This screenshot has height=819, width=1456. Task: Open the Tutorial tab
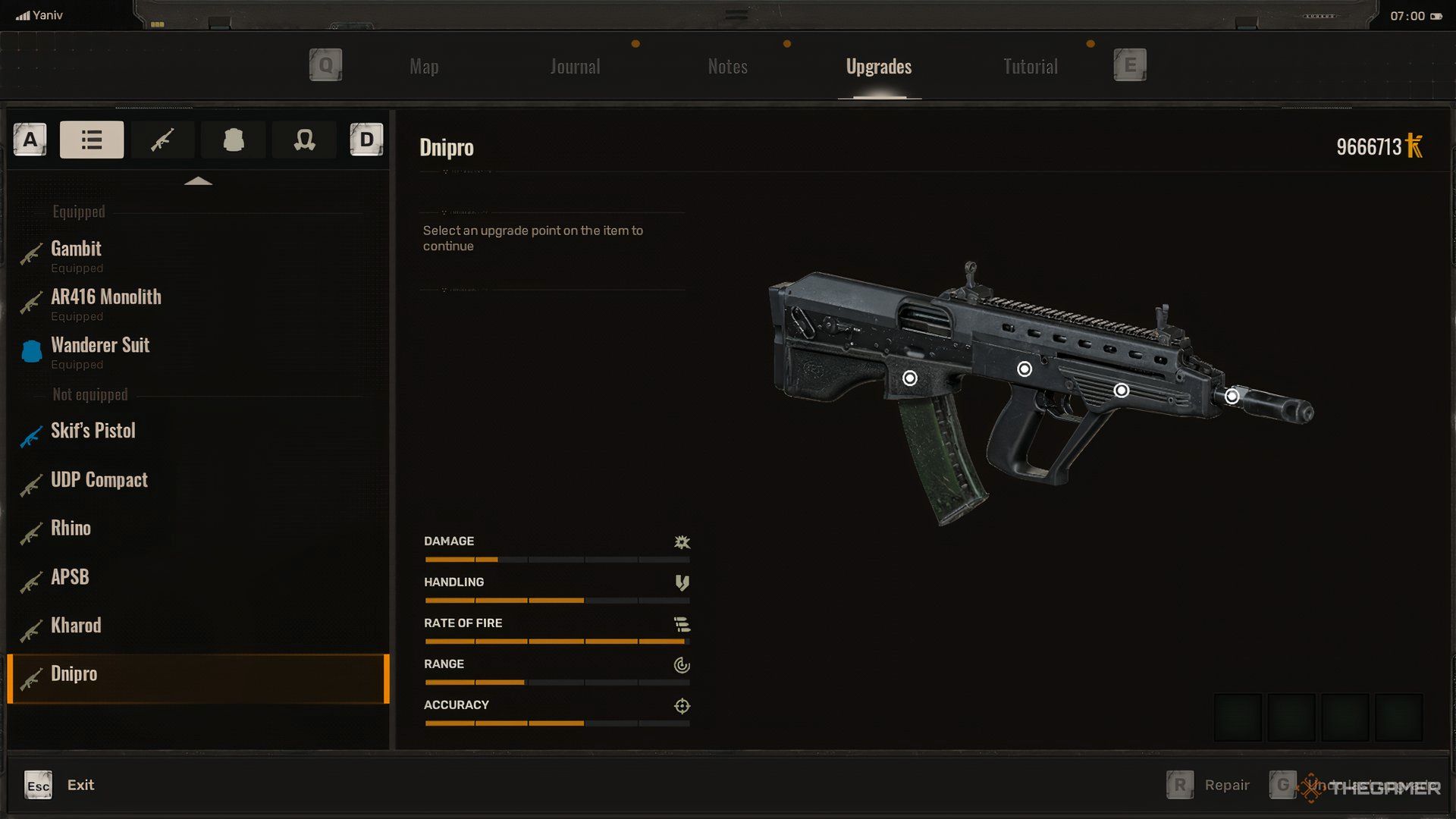click(1030, 67)
